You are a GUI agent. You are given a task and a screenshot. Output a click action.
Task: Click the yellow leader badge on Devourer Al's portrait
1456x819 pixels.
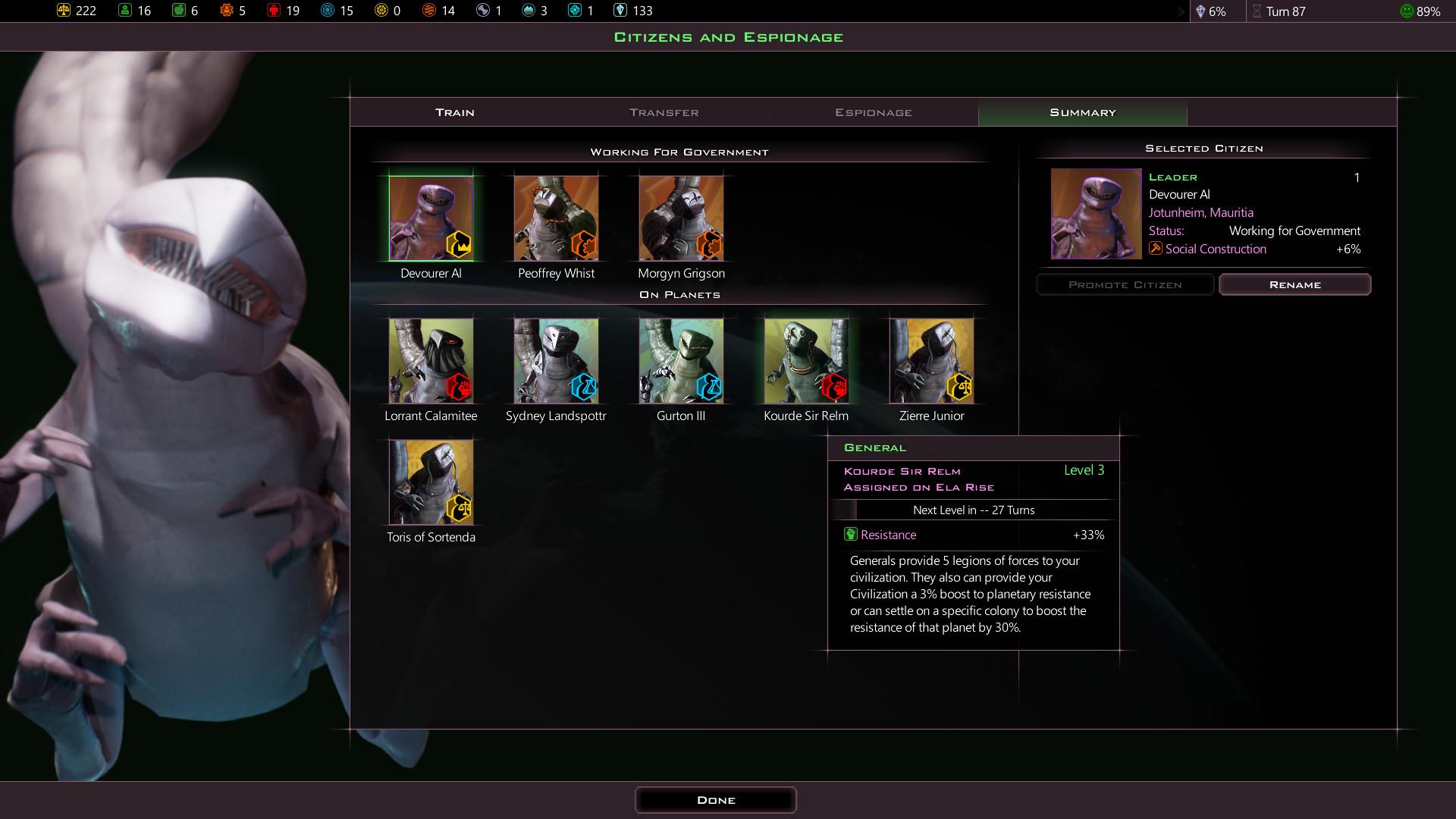[459, 246]
